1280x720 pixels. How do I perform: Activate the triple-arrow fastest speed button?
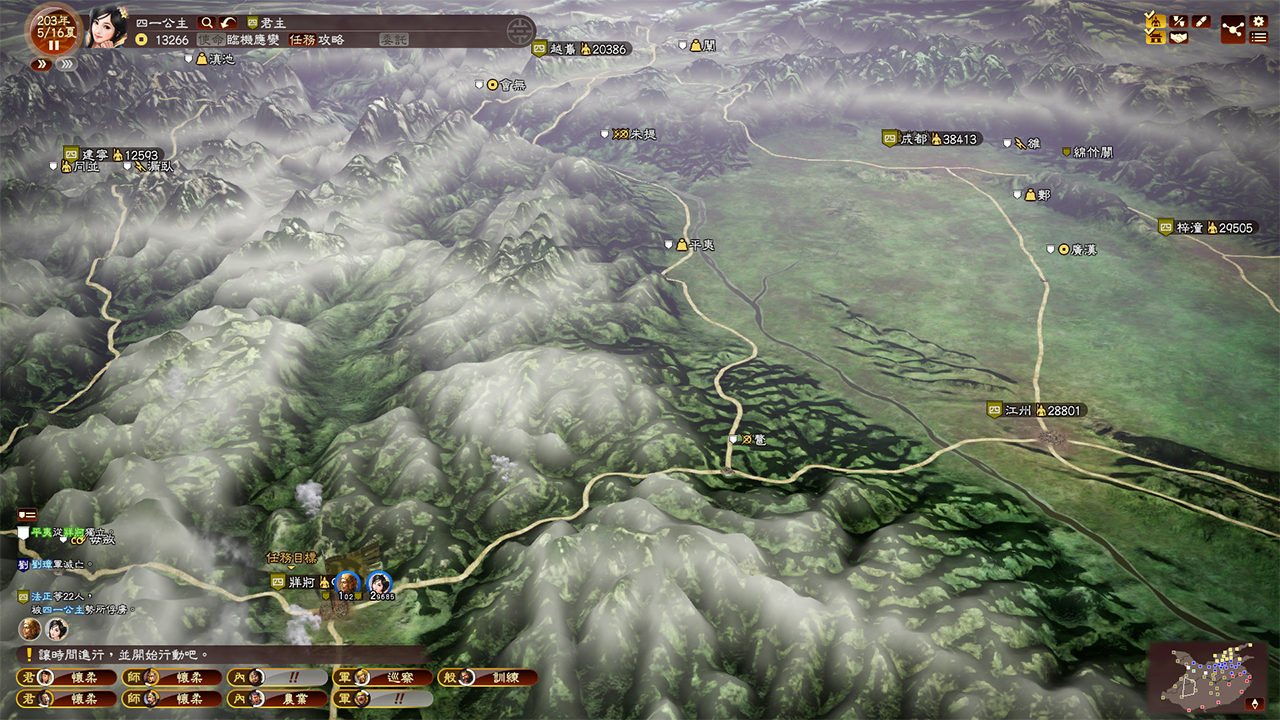pos(67,64)
